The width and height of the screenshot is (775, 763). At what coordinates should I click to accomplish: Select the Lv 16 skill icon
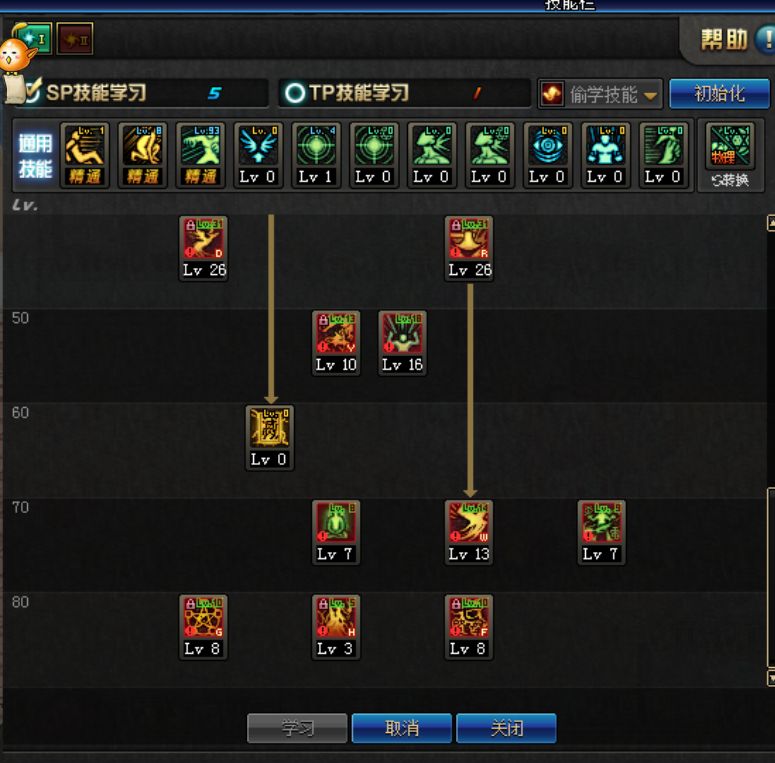[402, 334]
